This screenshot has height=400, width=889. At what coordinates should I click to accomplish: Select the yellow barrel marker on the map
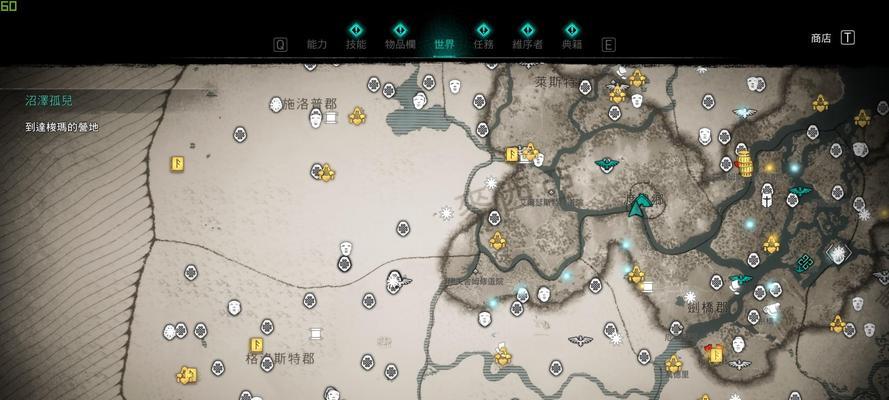coord(744,164)
